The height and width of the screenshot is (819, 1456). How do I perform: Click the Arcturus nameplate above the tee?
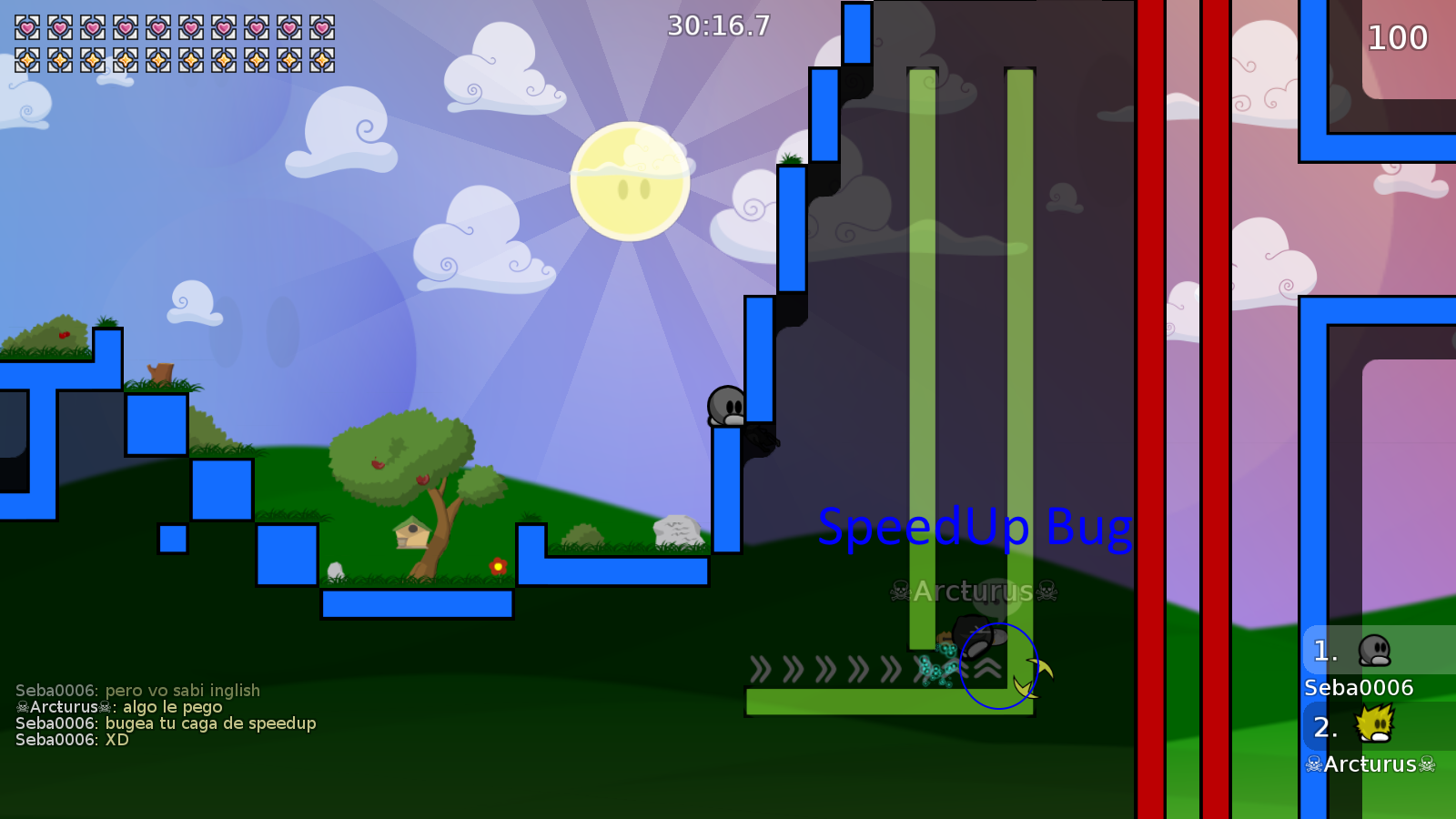[x=969, y=591]
